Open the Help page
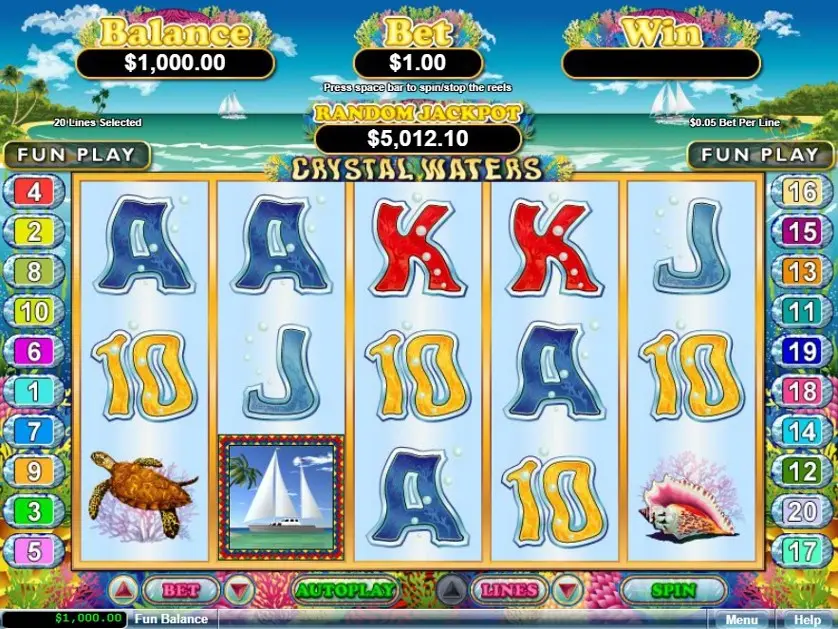Image resolution: width=838 pixels, height=629 pixels. coord(806,620)
